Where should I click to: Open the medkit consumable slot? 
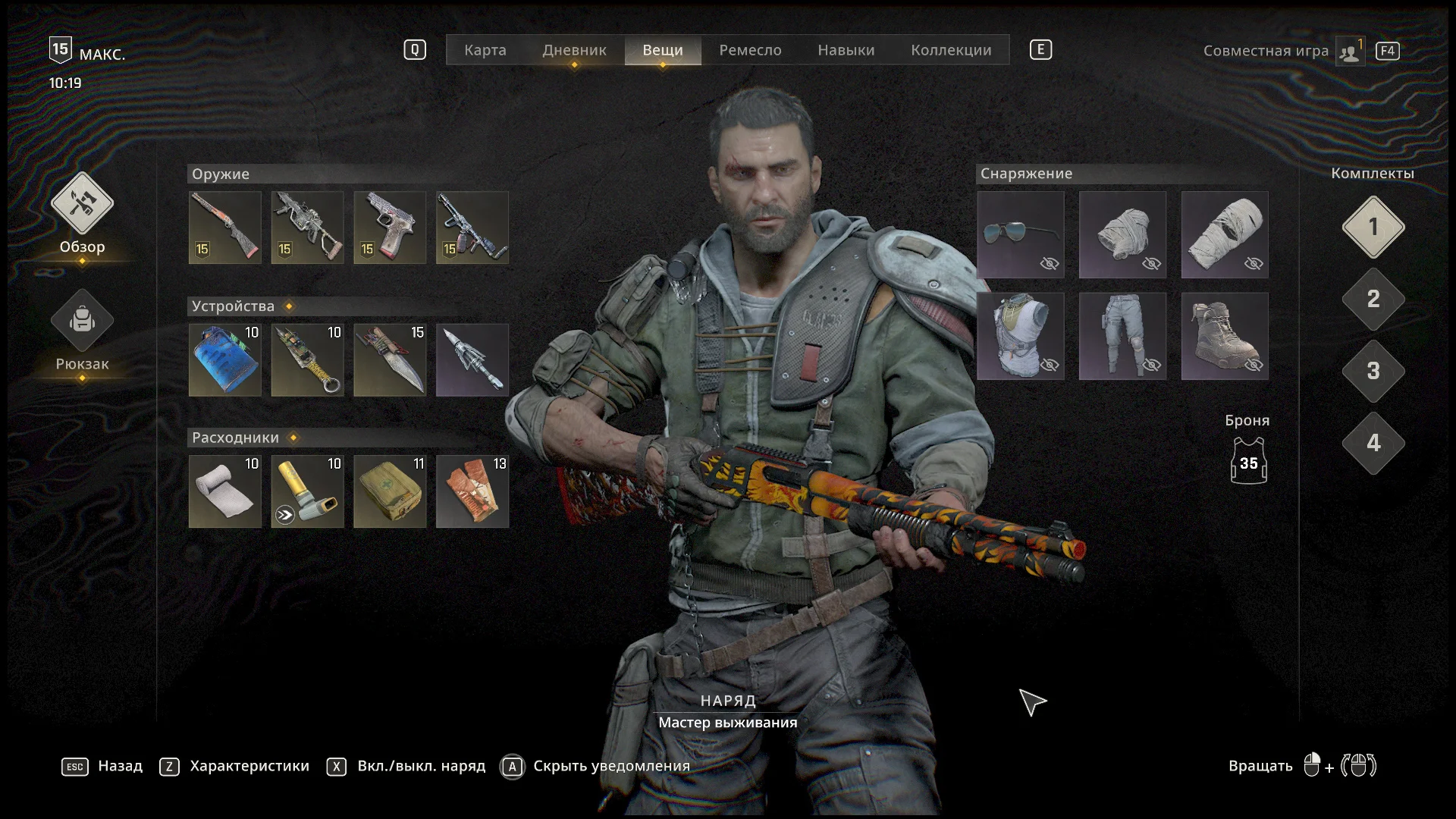pyautogui.click(x=389, y=491)
